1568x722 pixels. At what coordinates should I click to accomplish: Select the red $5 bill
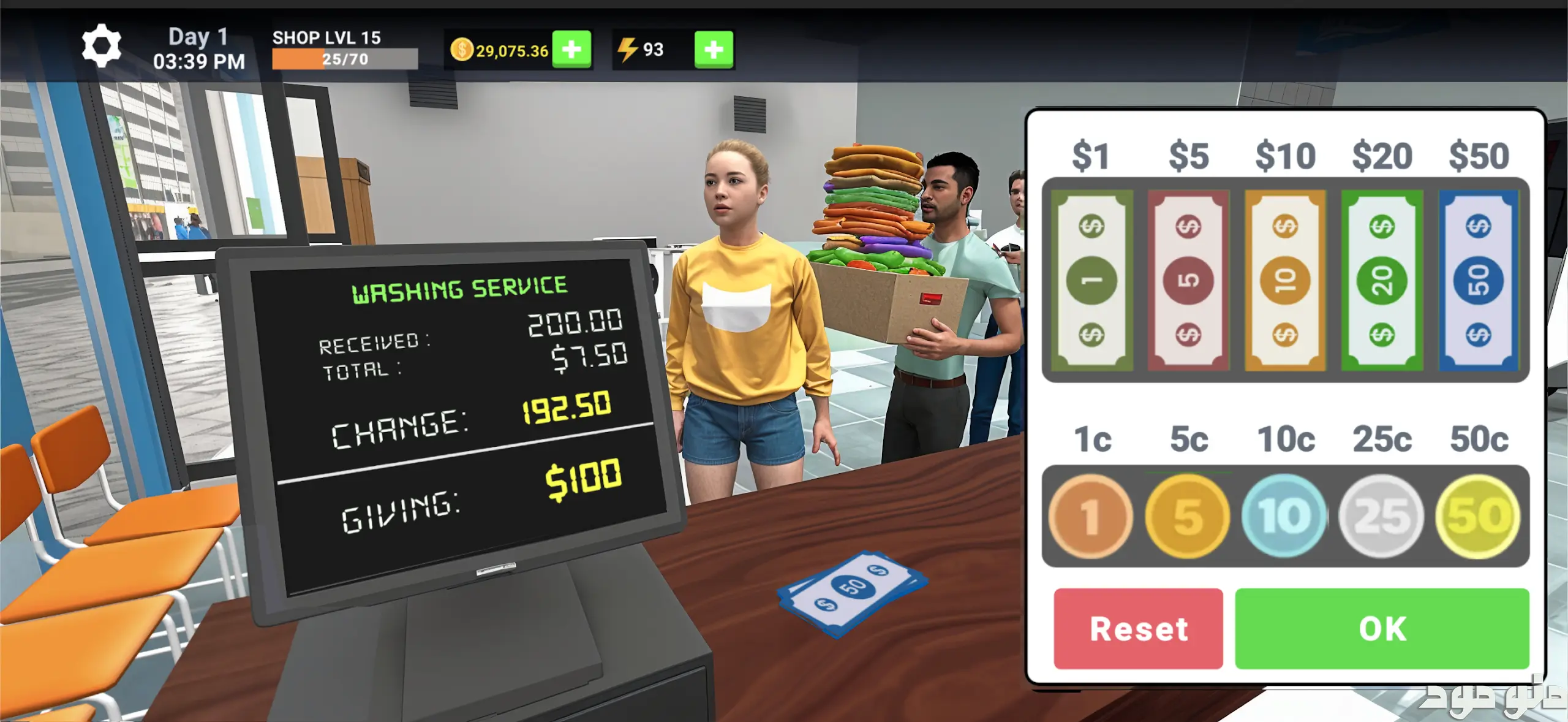[x=1188, y=281]
